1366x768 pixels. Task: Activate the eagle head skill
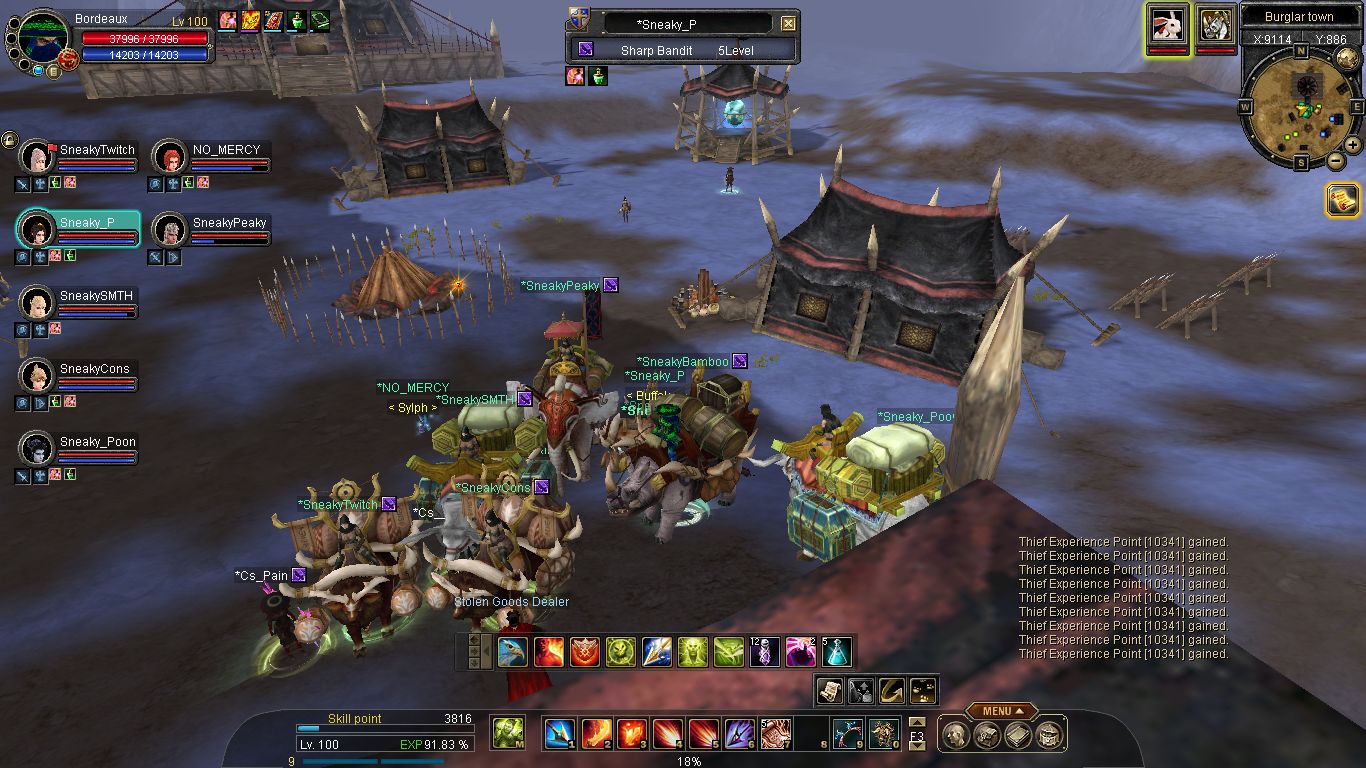pyautogui.click(x=513, y=652)
